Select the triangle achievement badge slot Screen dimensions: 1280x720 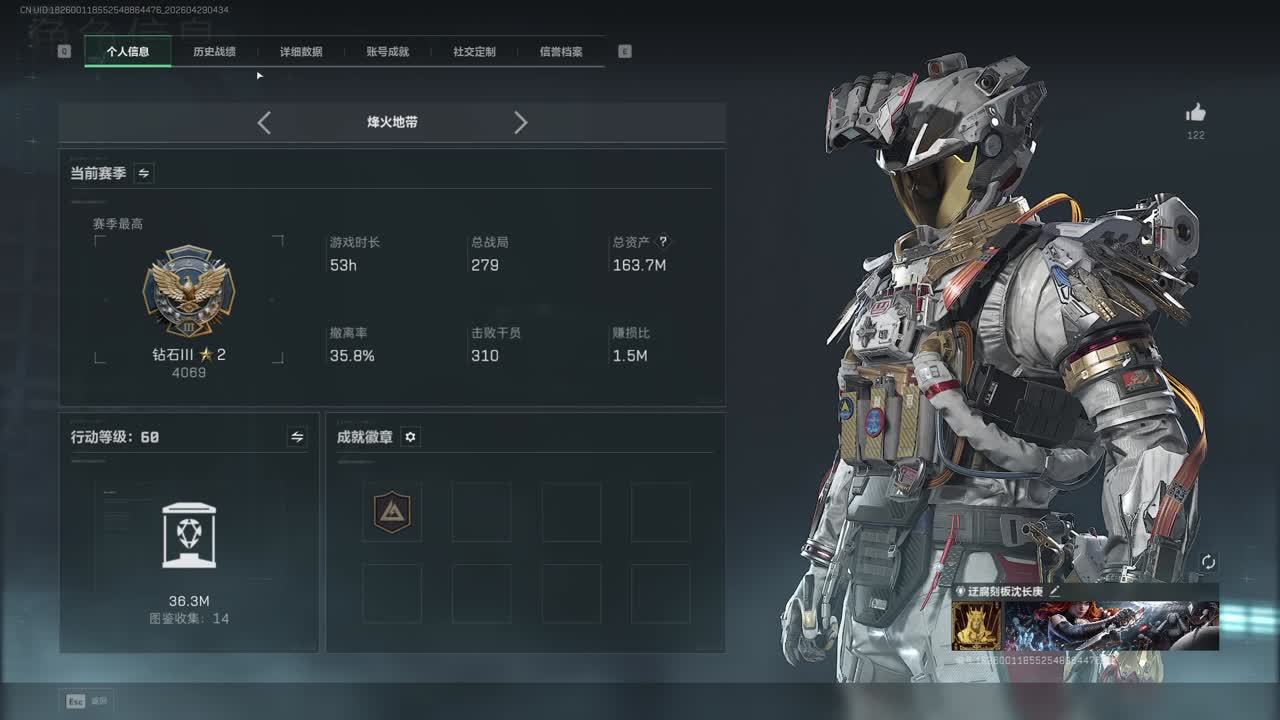(392, 512)
